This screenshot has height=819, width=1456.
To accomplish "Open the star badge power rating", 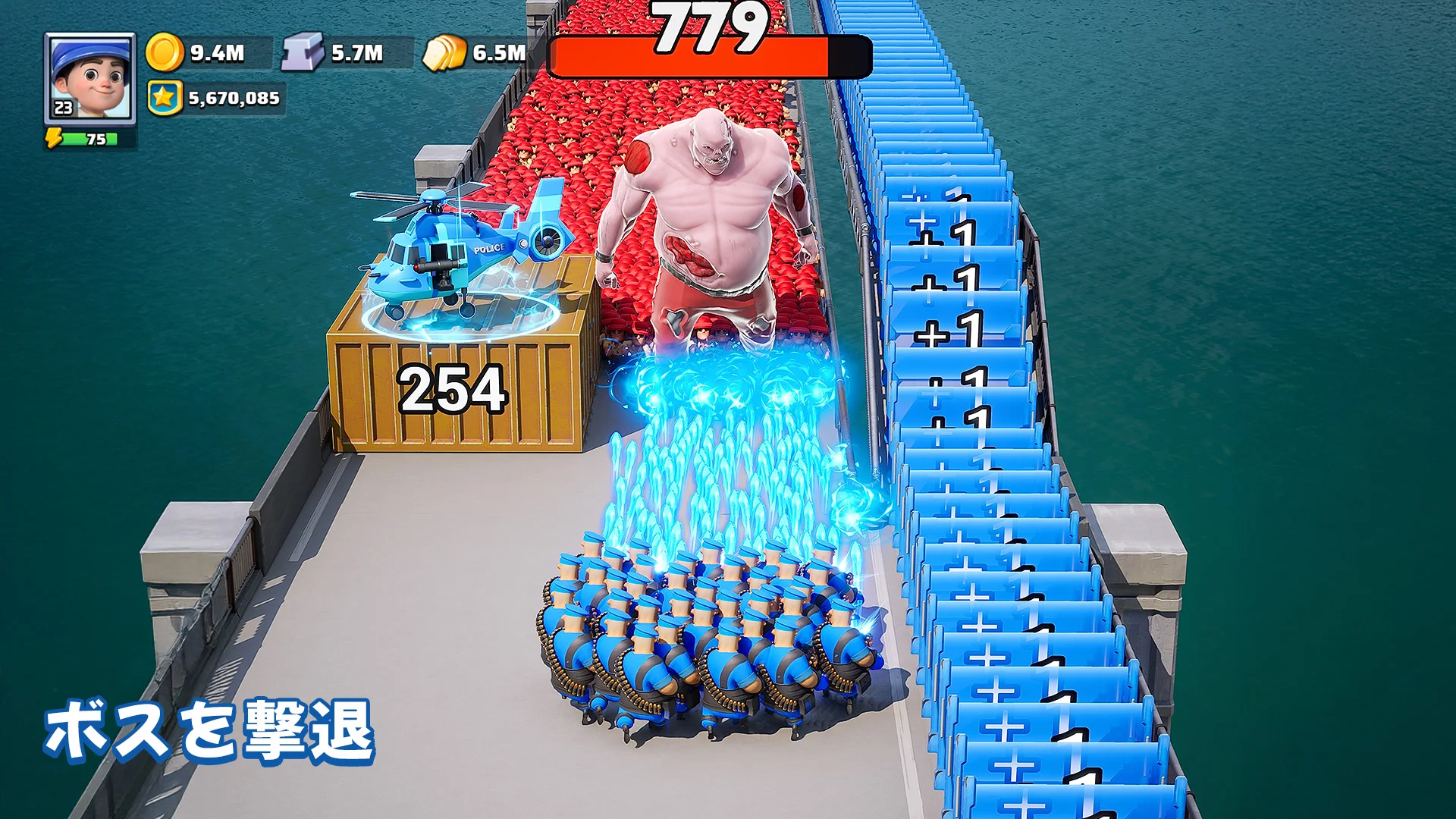I will [165, 98].
